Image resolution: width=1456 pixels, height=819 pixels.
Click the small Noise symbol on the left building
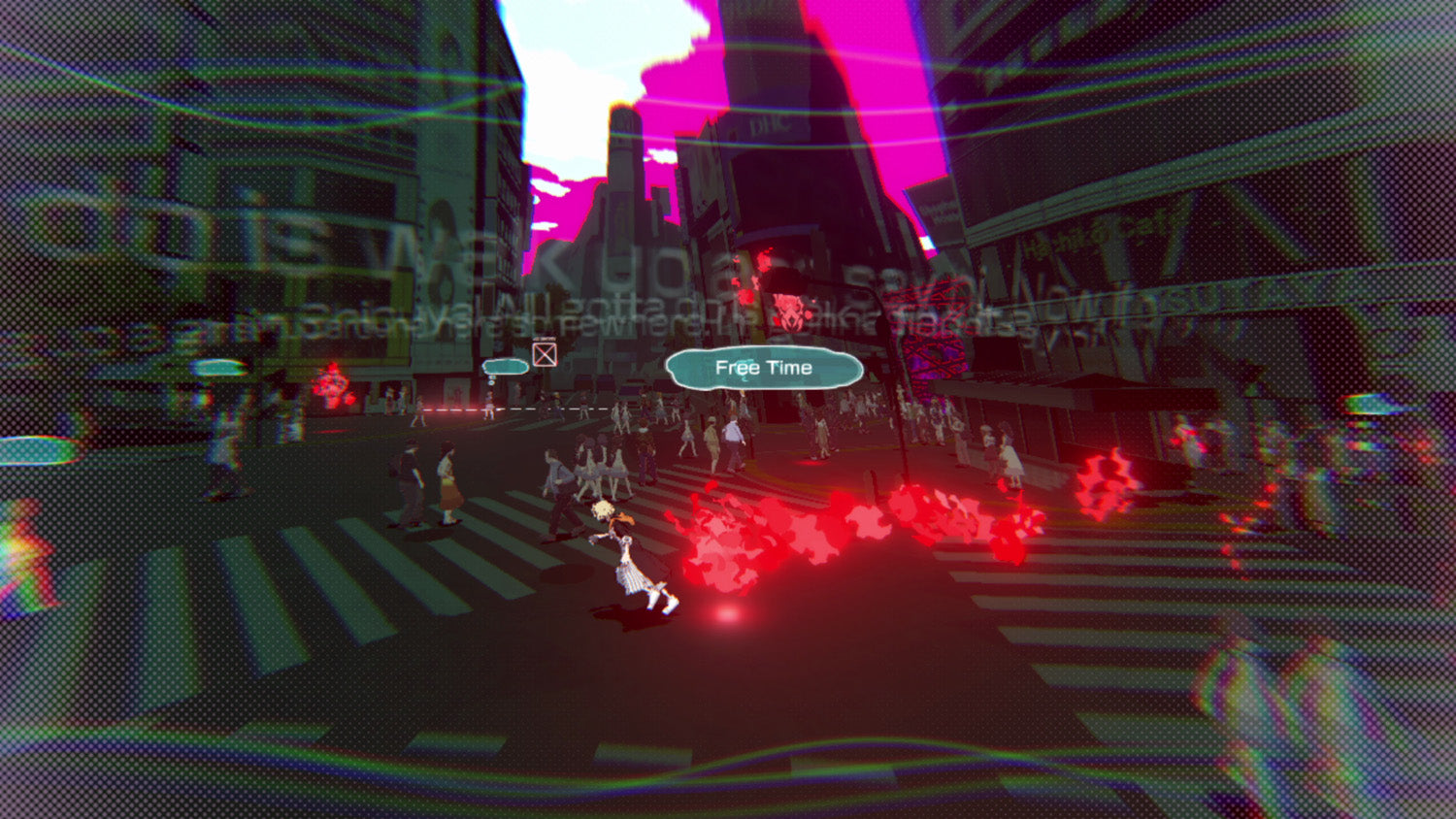tap(332, 383)
